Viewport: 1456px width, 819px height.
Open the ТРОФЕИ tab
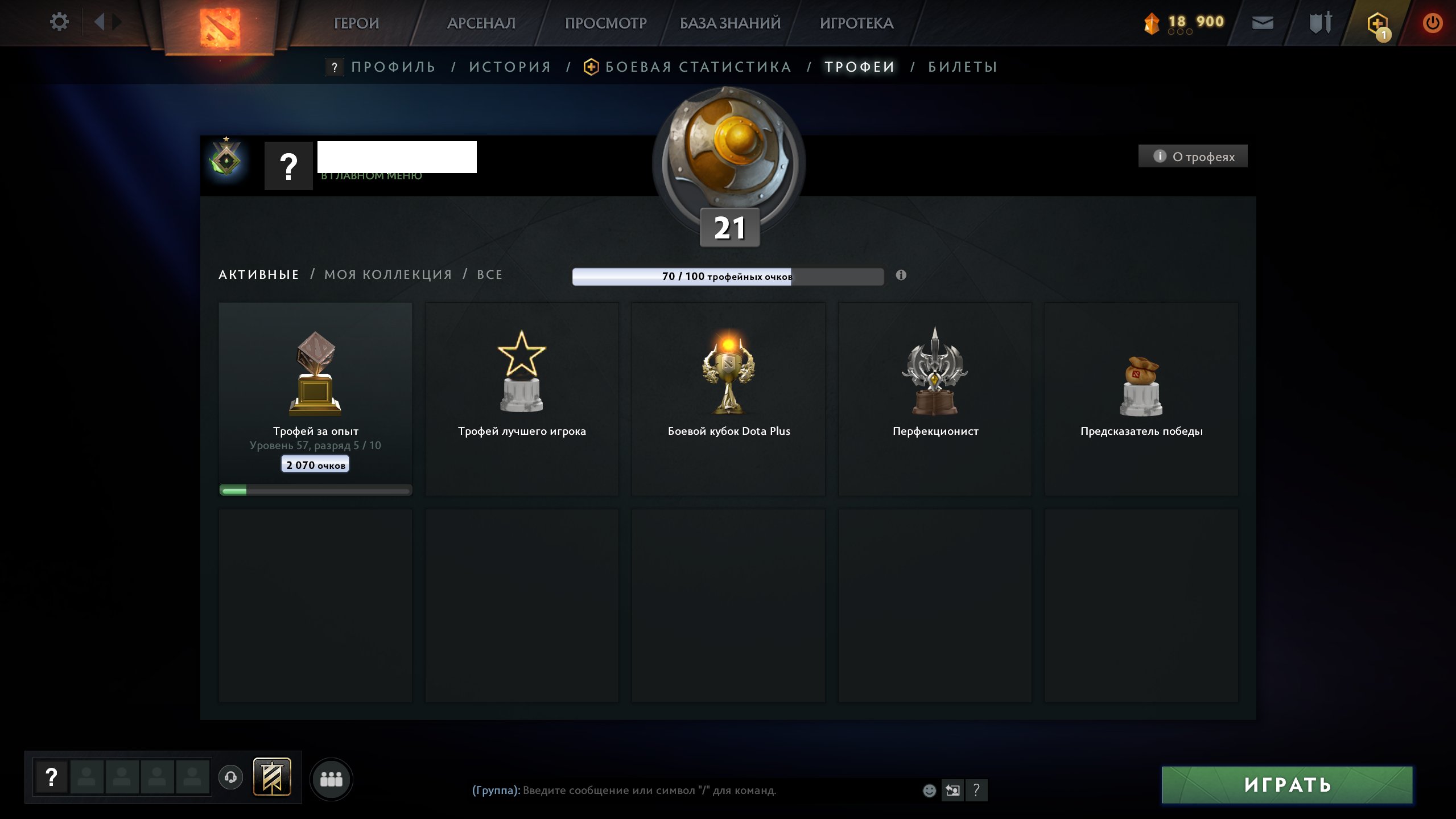[x=859, y=67]
